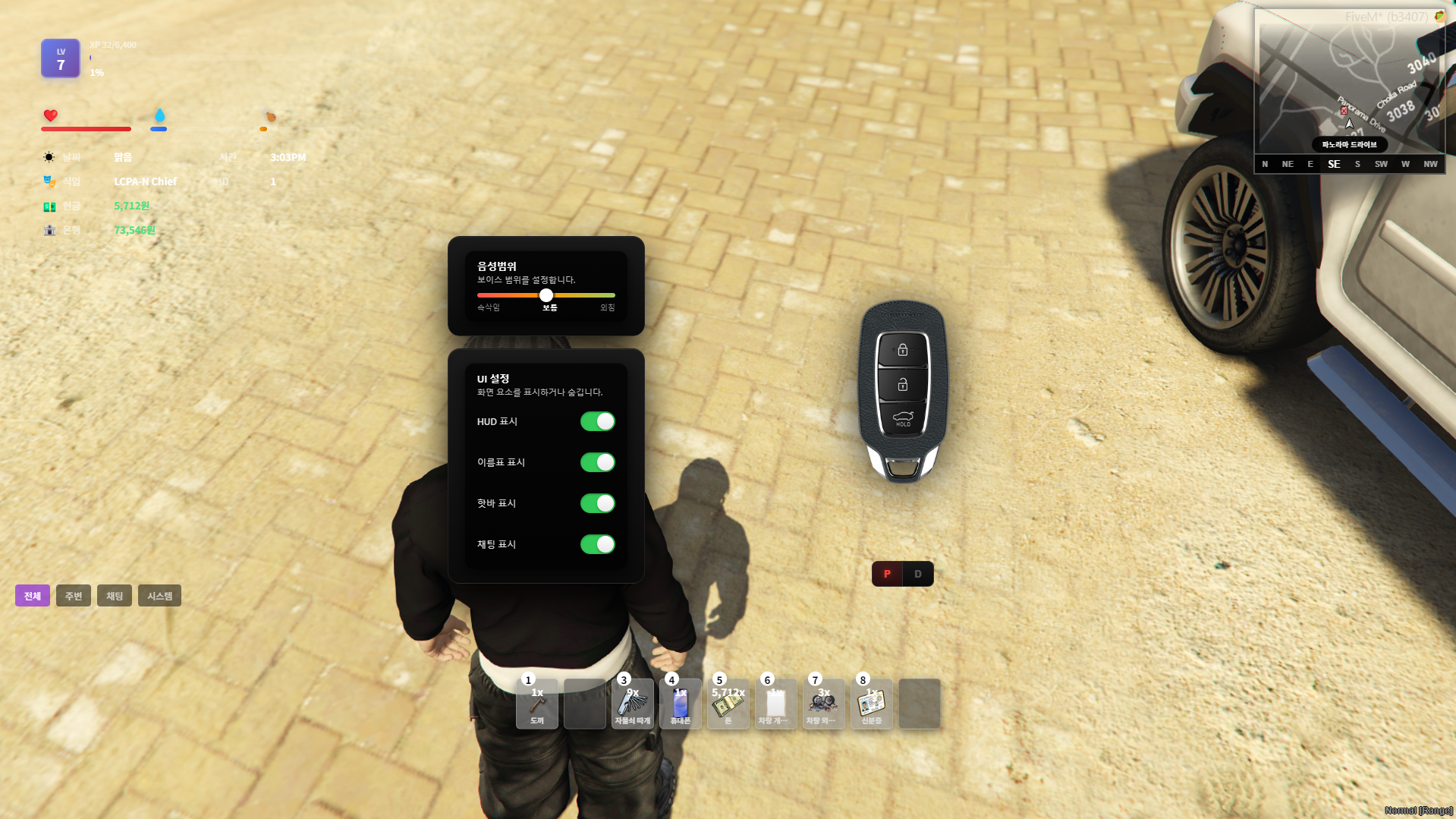Turn off the 이름표 표시 toggle
This screenshot has width=1456, height=819.
click(x=597, y=462)
